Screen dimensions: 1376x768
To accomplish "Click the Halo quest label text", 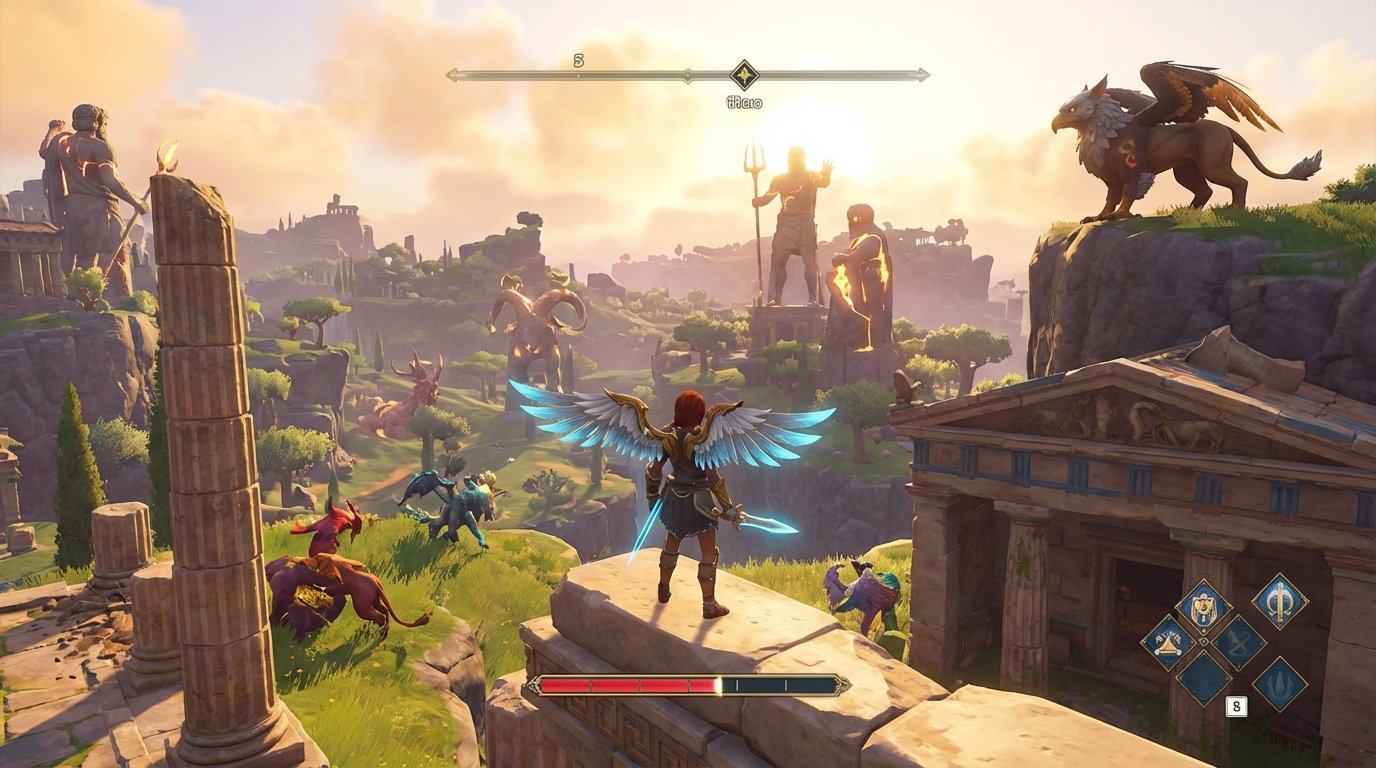I will click(744, 100).
